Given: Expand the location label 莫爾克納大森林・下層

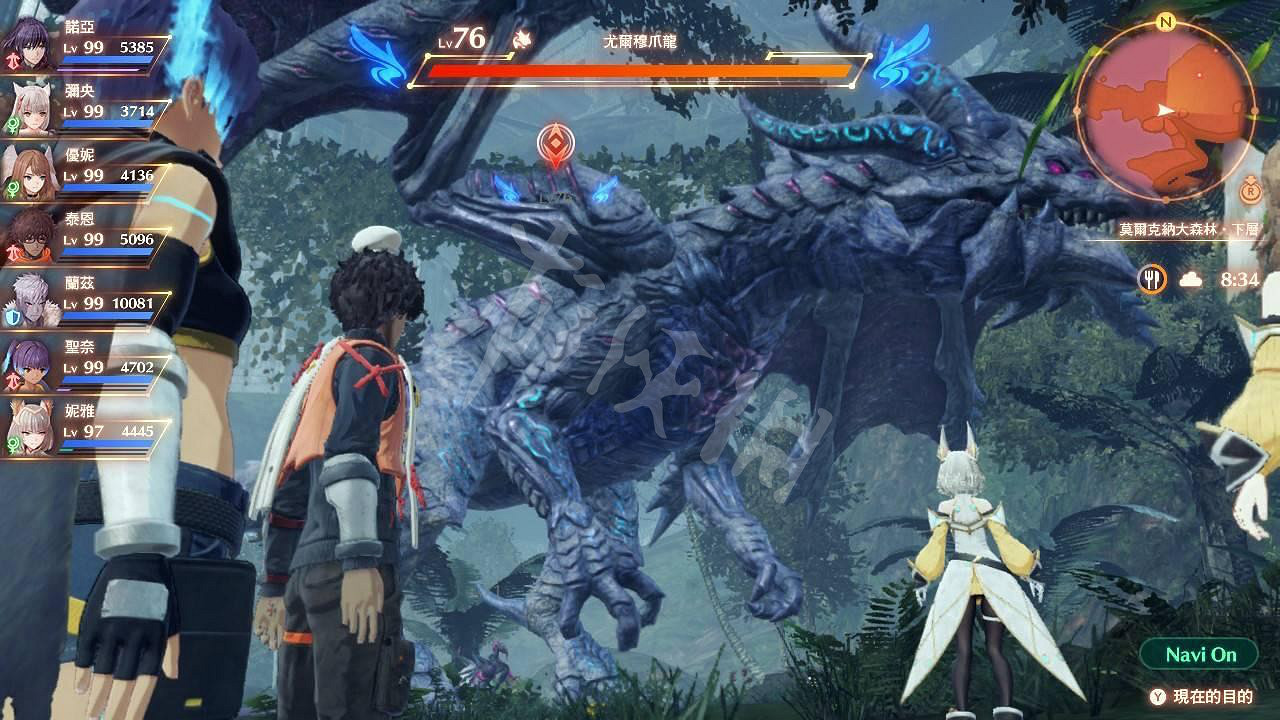Looking at the screenshot, I should [x=1190, y=228].
